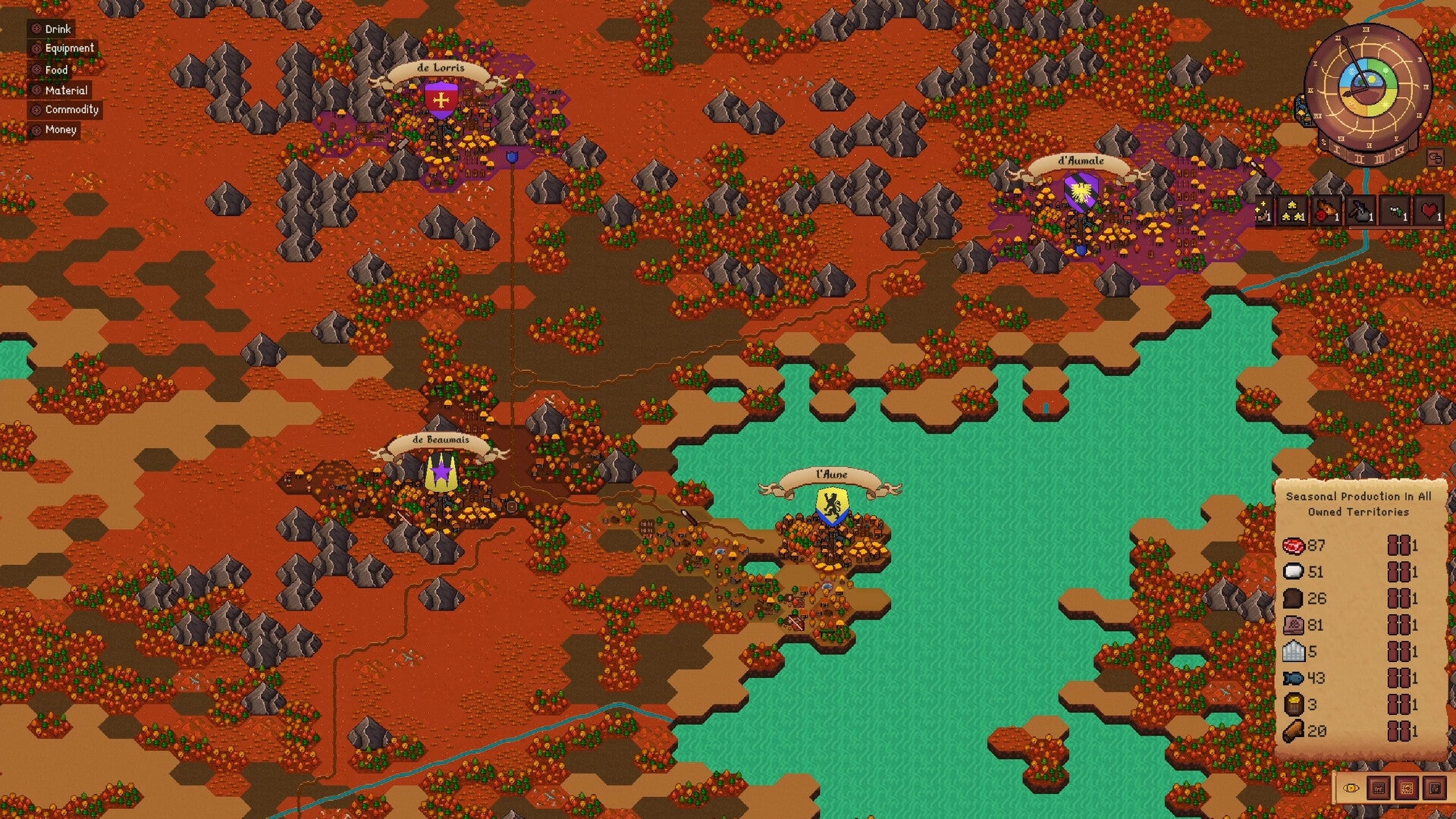Select the fish production icon showing 43

click(1294, 677)
